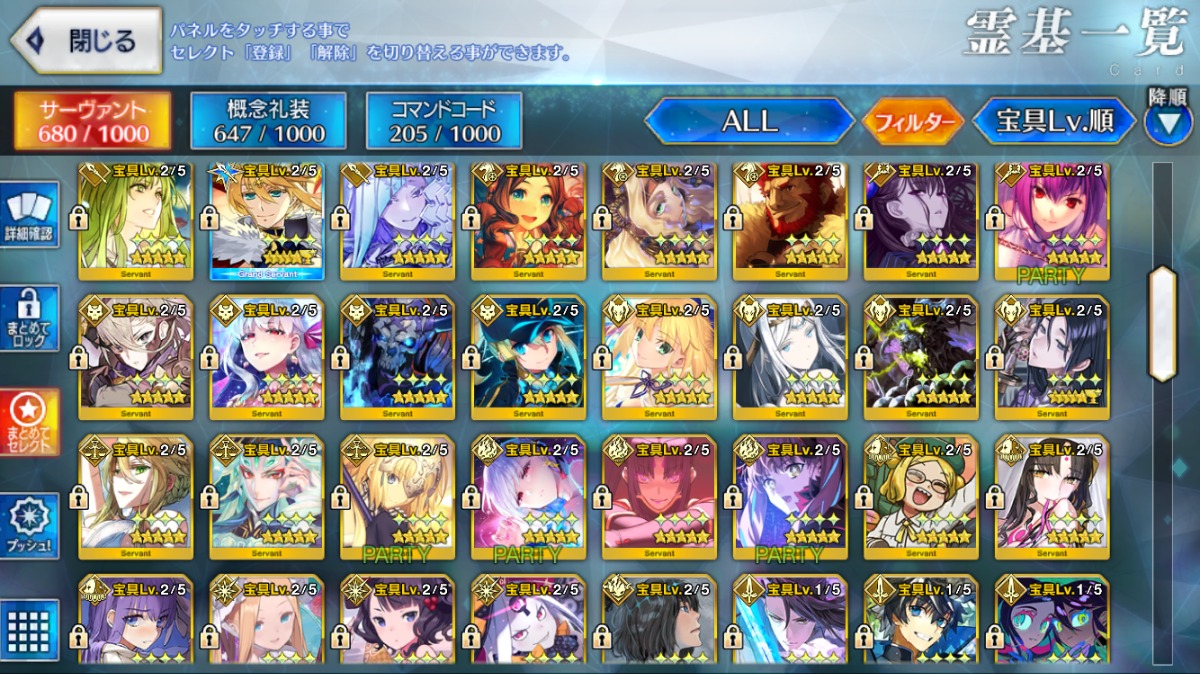Click the list scrollbar handle
Screen dimensions: 1200x674
tap(1163, 322)
